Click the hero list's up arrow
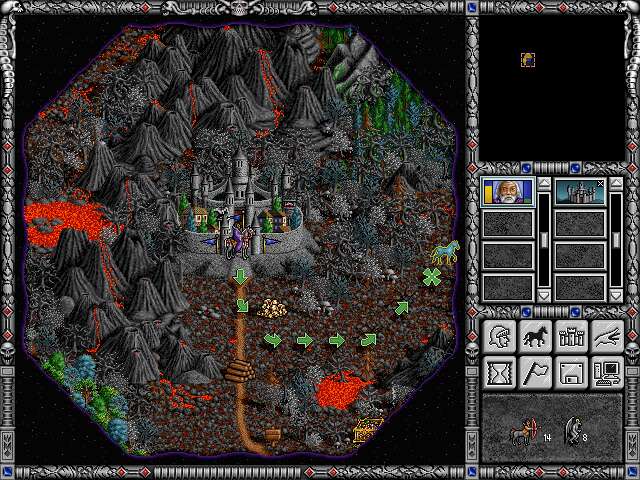 pos(545,184)
